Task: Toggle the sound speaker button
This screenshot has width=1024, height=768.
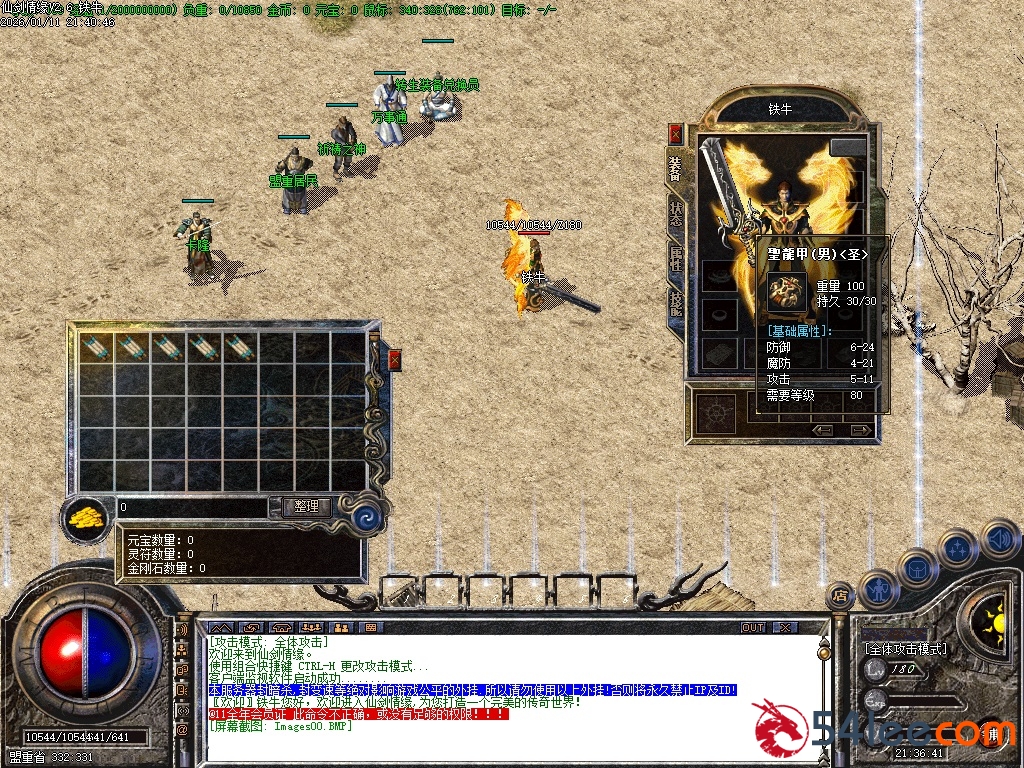Action: [x=998, y=540]
